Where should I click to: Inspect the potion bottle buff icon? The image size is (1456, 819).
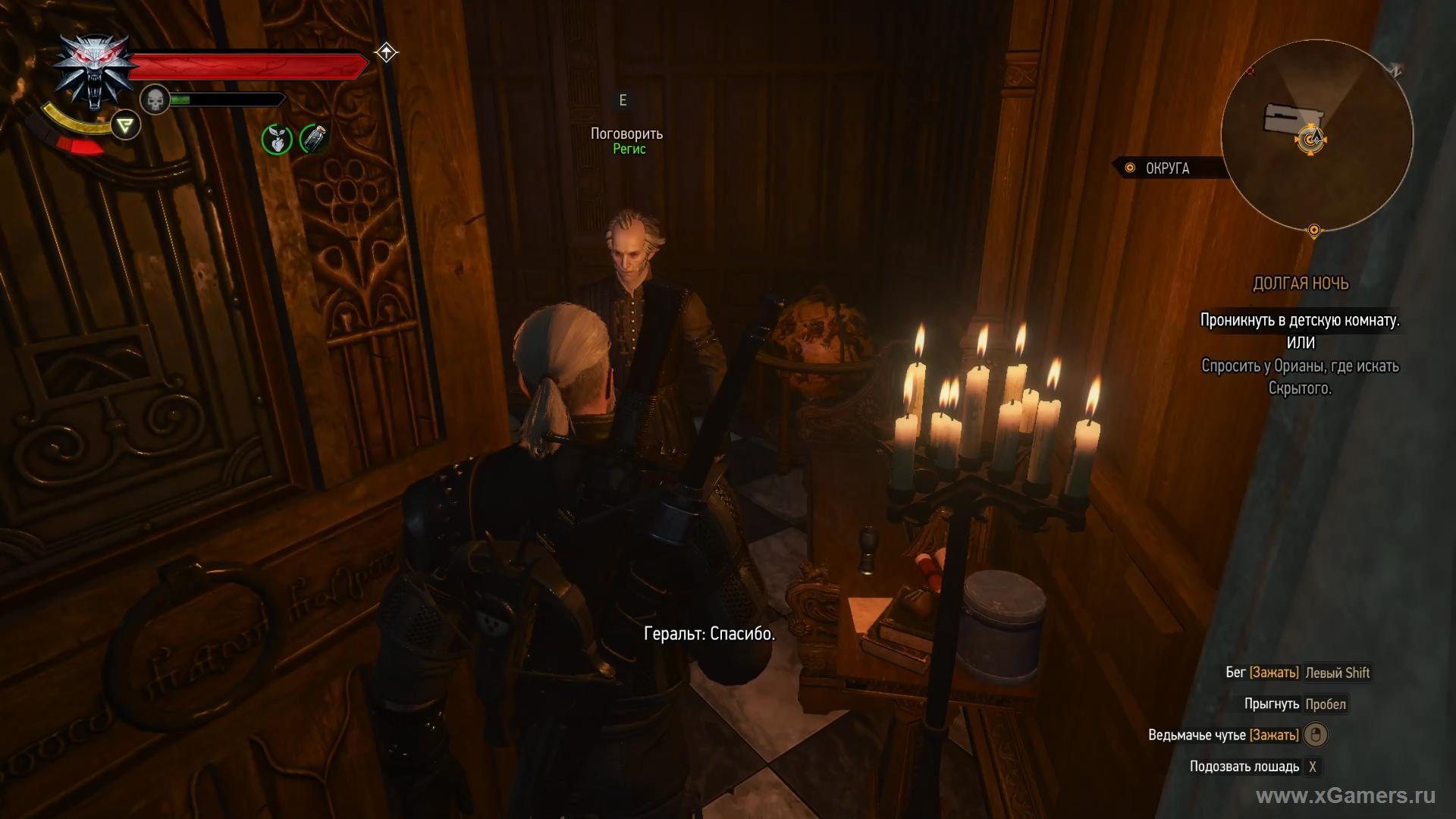[x=314, y=139]
